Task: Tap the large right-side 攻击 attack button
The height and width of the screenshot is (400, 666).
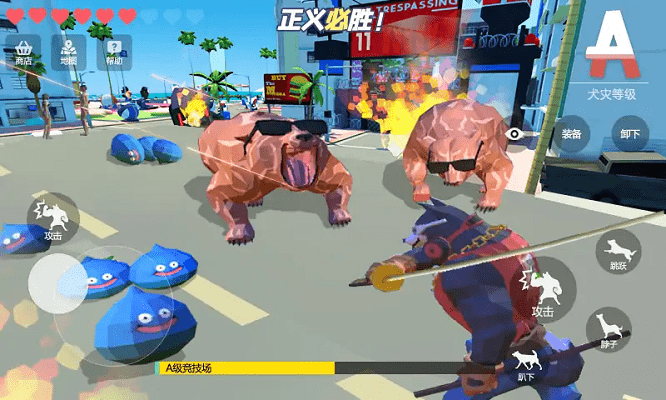Action: coord(543,291)
